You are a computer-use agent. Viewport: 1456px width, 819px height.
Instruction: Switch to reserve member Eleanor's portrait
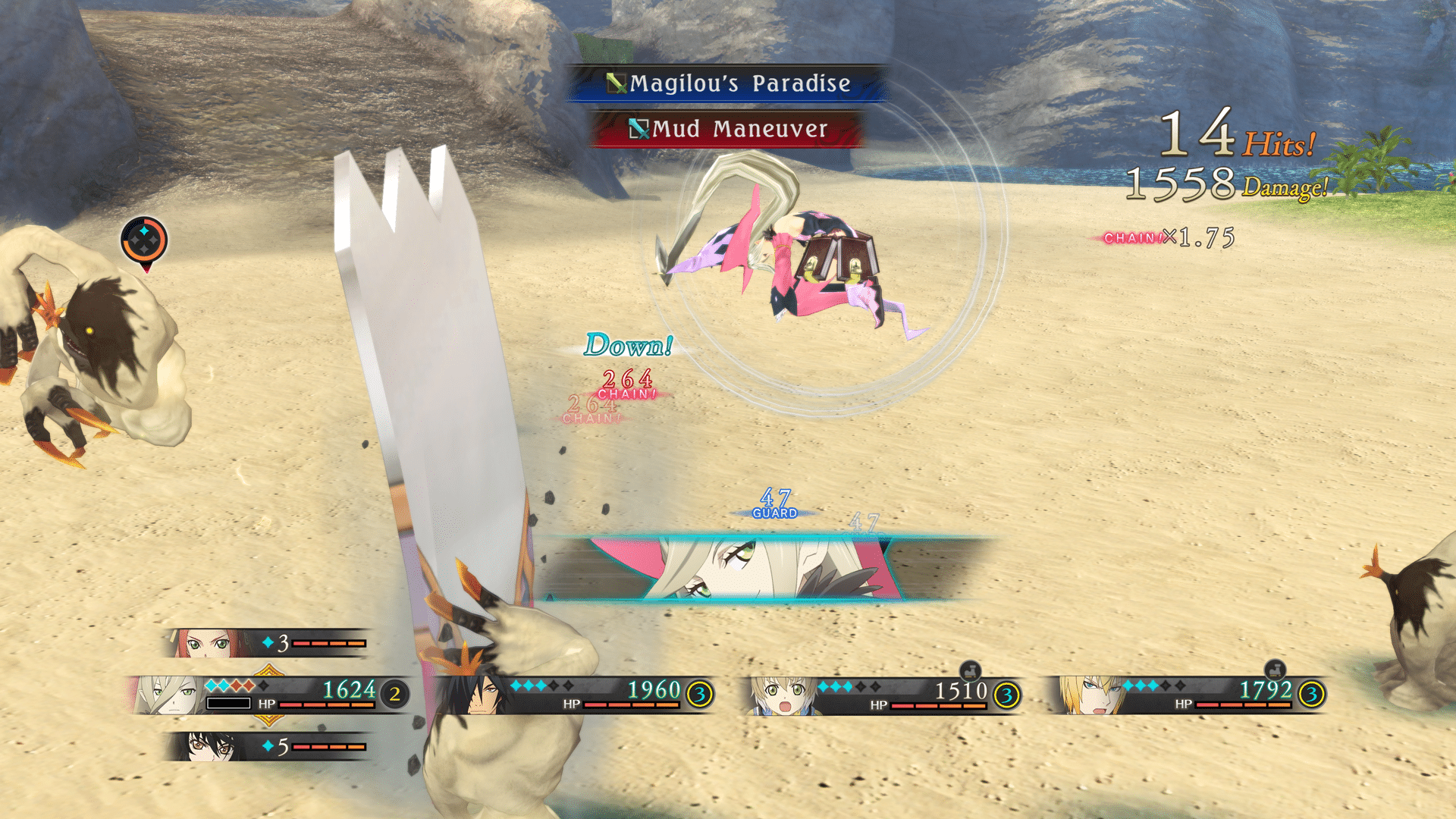click(265, 643)
